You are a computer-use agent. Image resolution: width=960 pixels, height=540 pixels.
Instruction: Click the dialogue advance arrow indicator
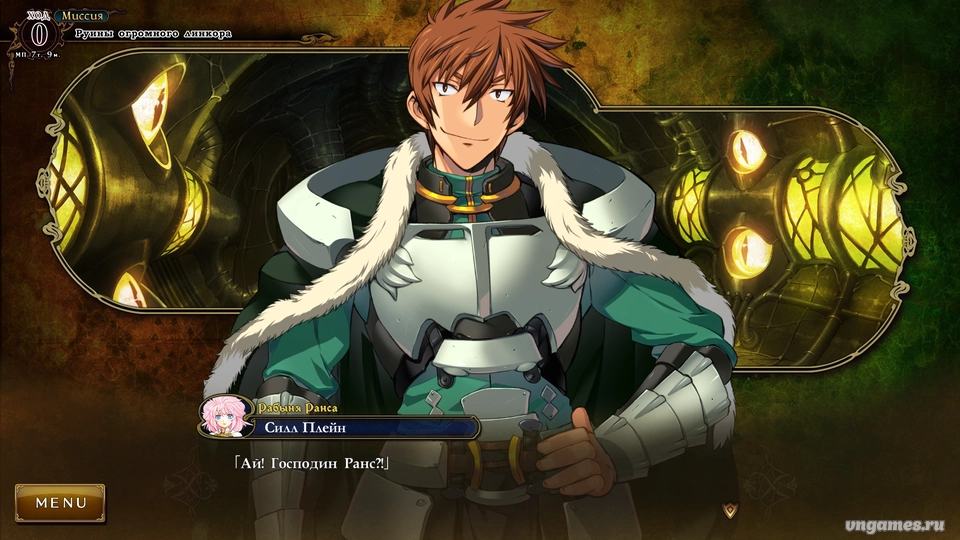732,510
